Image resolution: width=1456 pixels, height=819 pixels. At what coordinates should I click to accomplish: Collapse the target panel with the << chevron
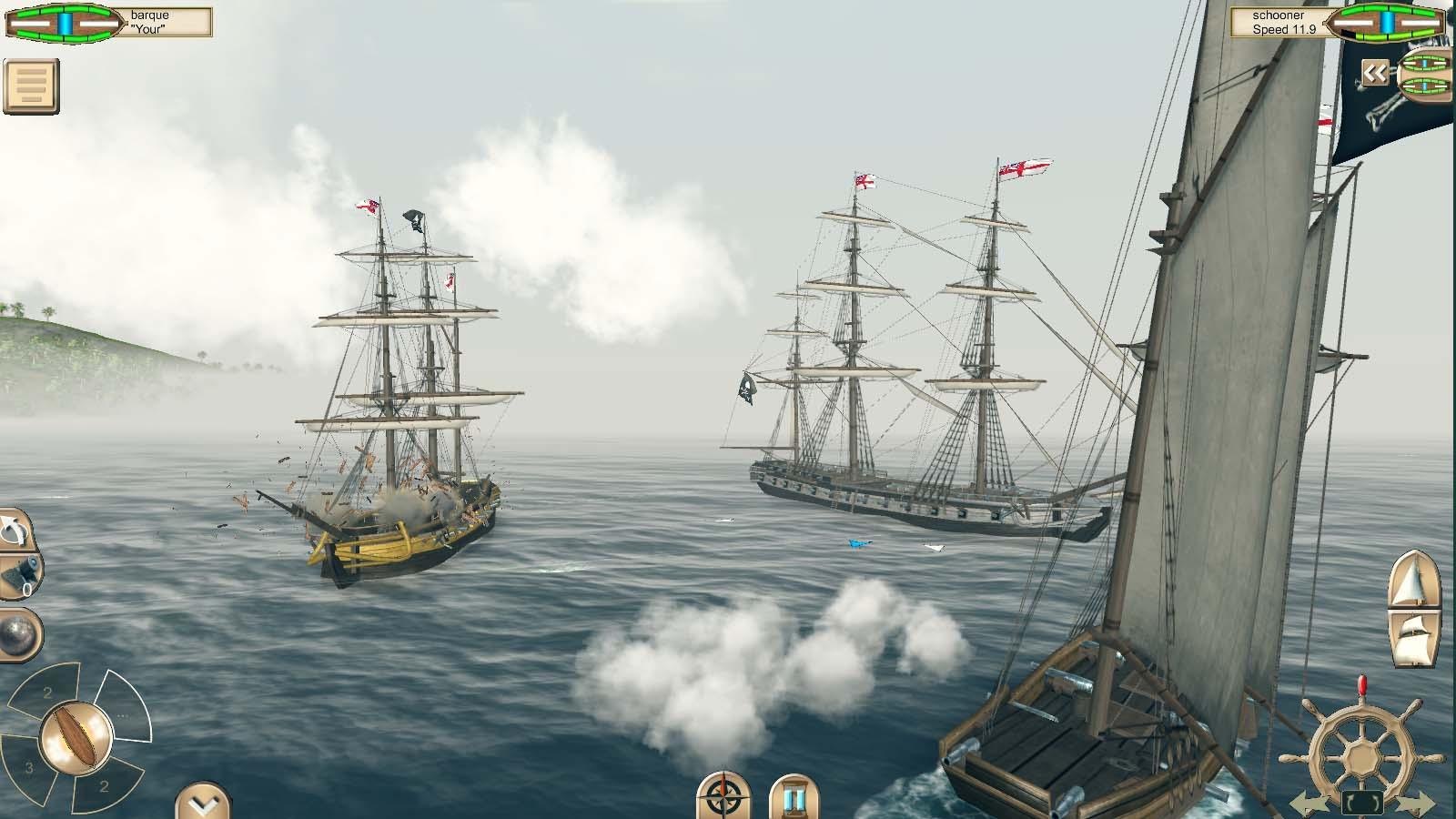click(1374, 73)
